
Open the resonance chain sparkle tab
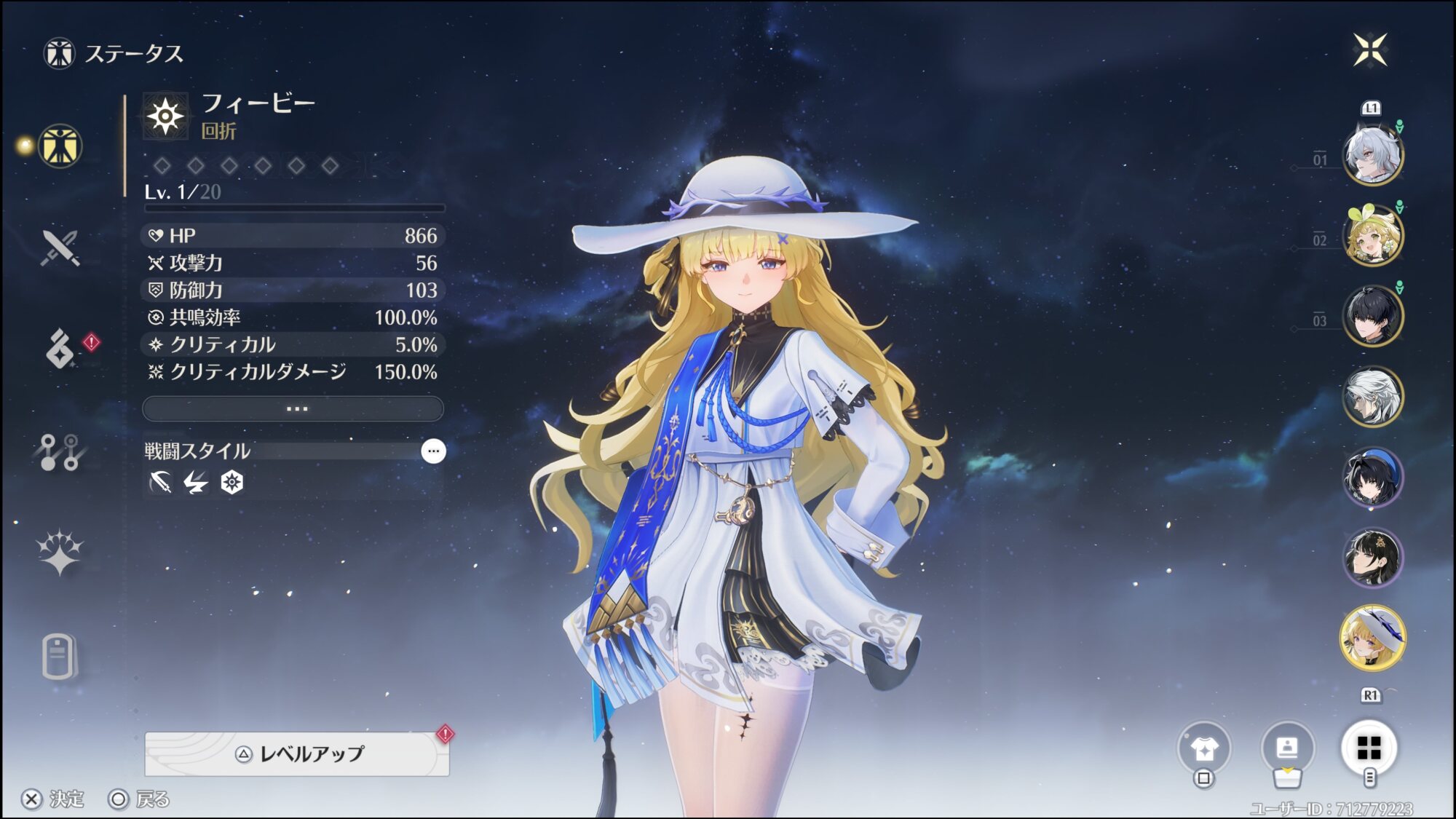(60, 553)
